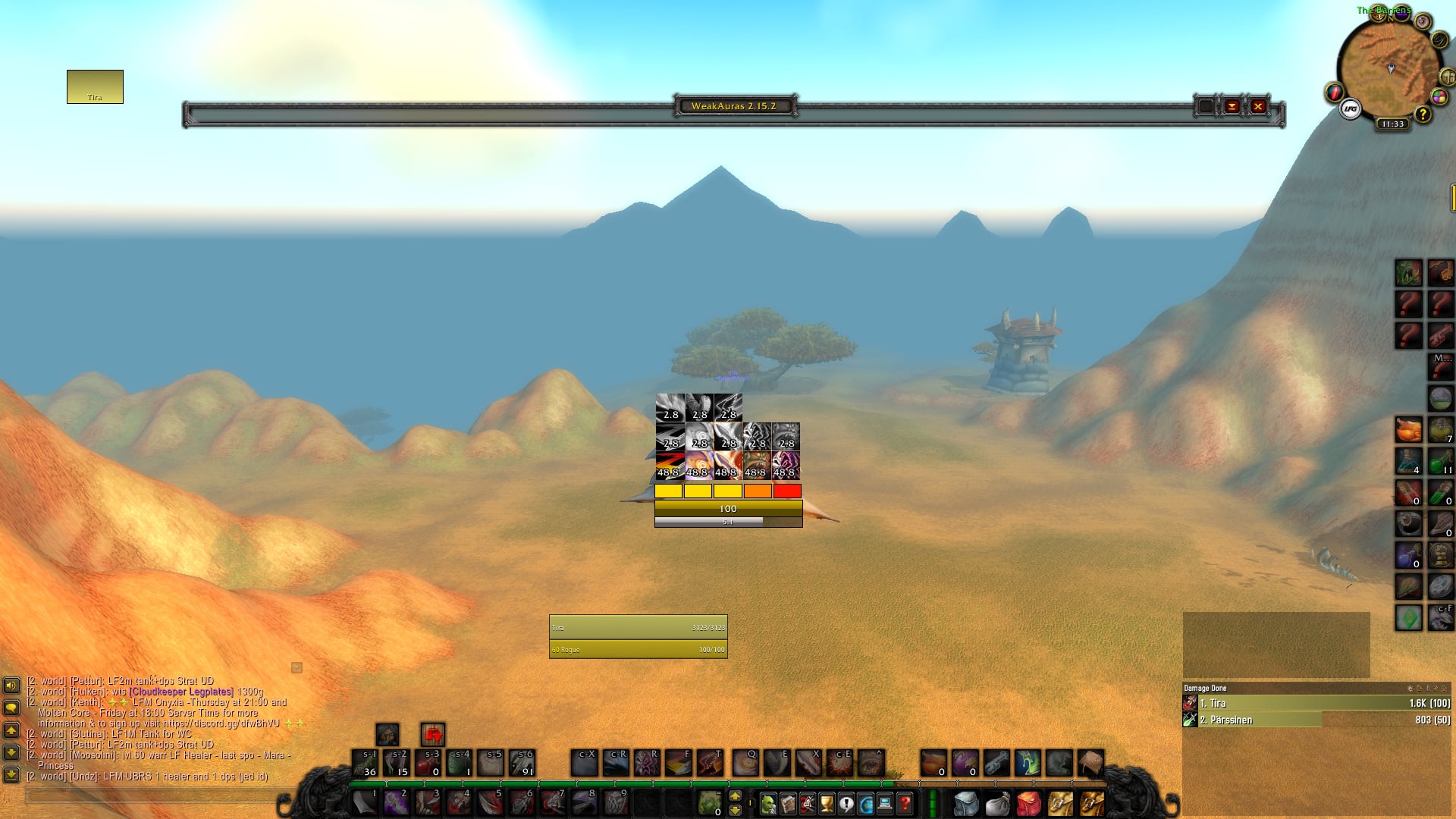Screen dimensions: 1456x819
Task: Open the golden chalice micro menu button
Action: (827, 802)
